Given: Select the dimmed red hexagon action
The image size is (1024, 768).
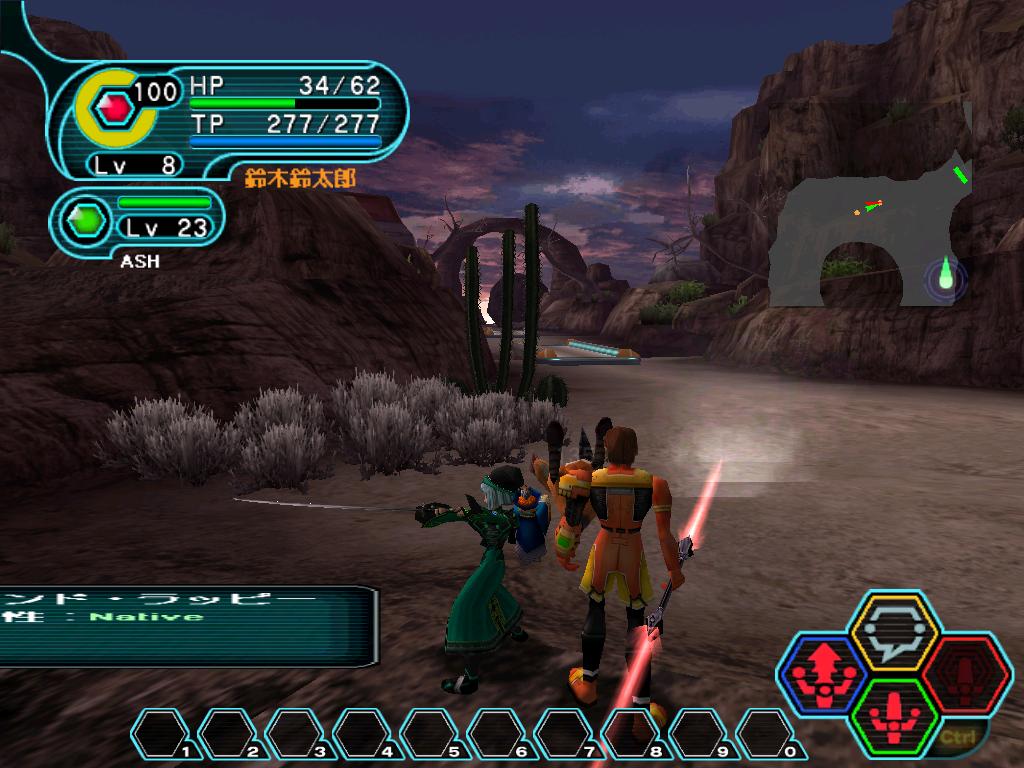Looking at the screenshot, I should click(965, 675).
